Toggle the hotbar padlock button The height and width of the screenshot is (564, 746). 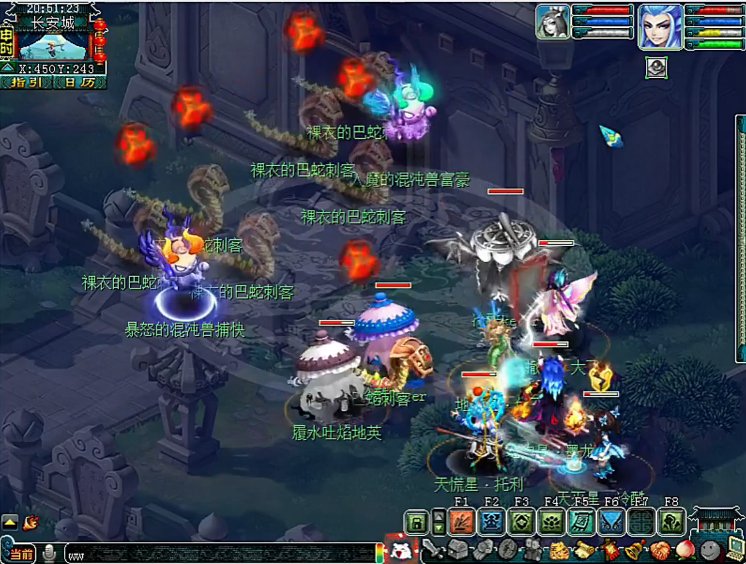(x=416, y=521)
